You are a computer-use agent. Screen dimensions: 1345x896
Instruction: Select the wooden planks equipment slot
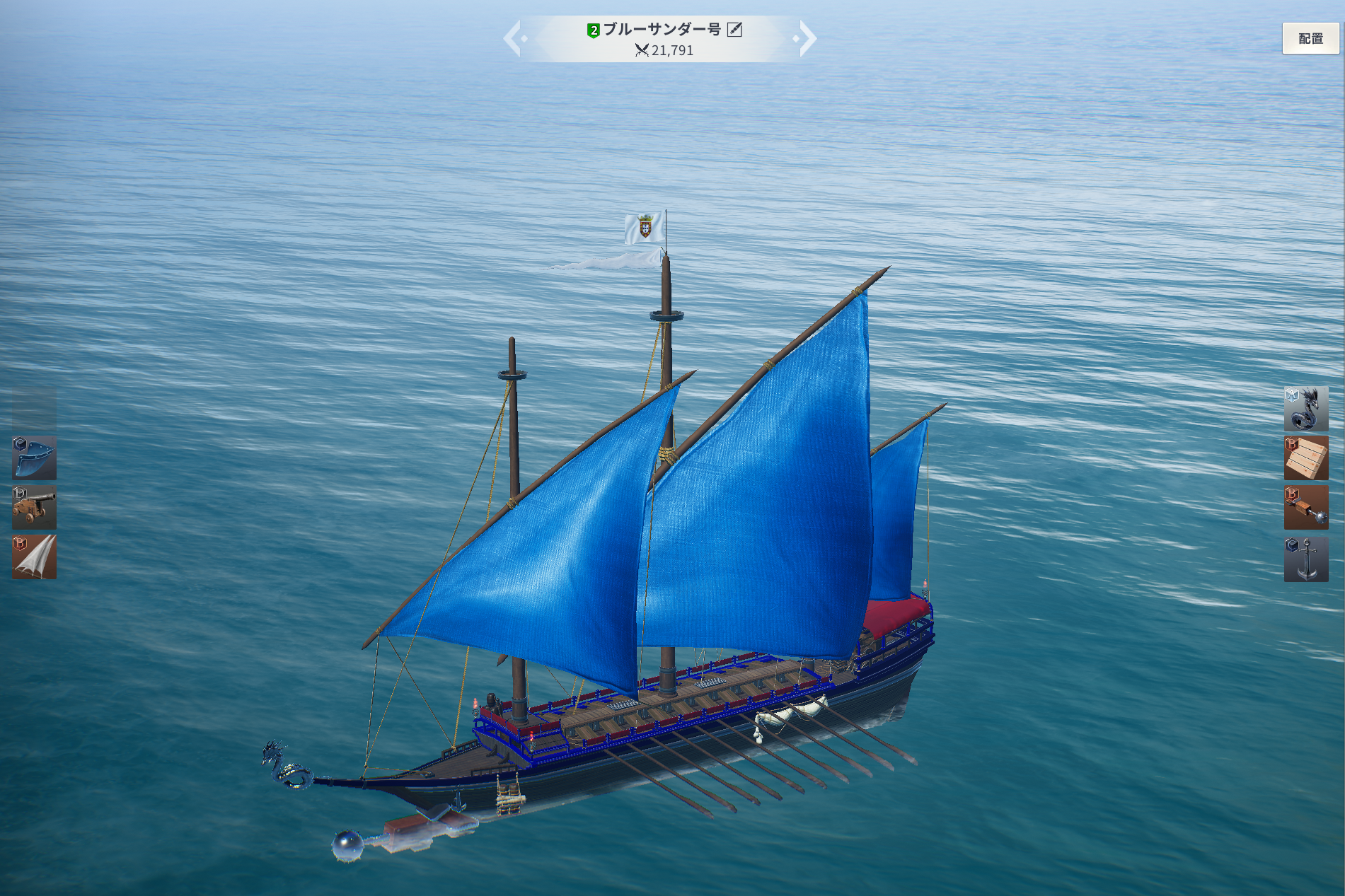1305,458
